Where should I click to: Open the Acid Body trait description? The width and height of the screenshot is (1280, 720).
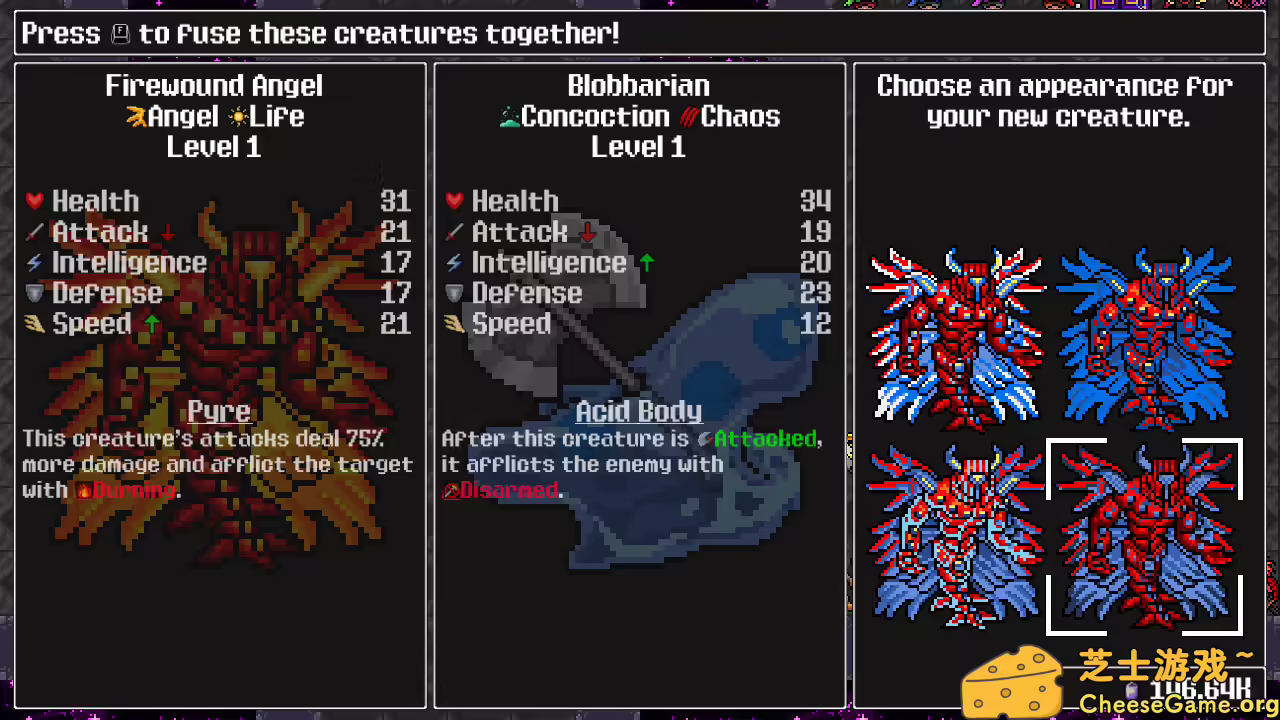pos(638,411)
